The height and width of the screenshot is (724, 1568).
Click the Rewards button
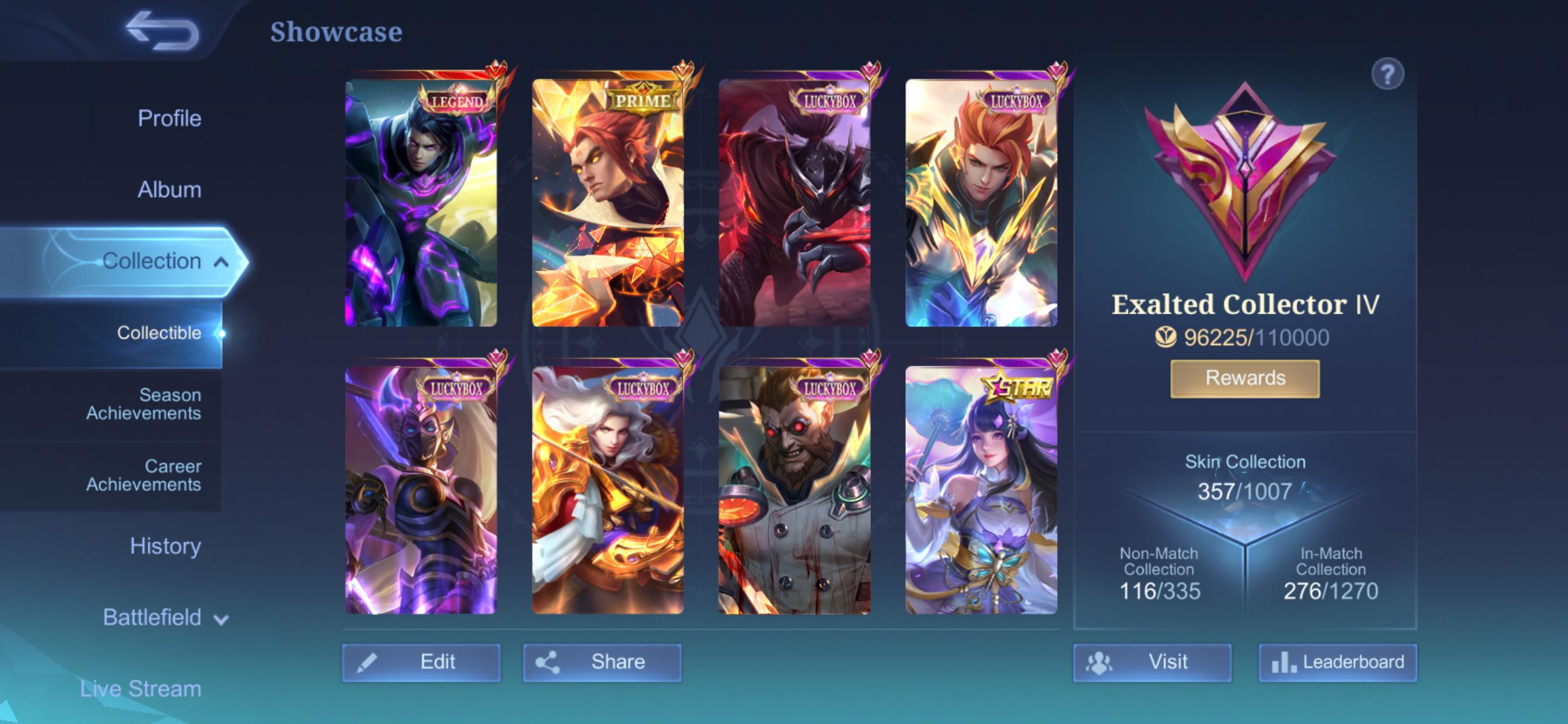[1244, 377]
